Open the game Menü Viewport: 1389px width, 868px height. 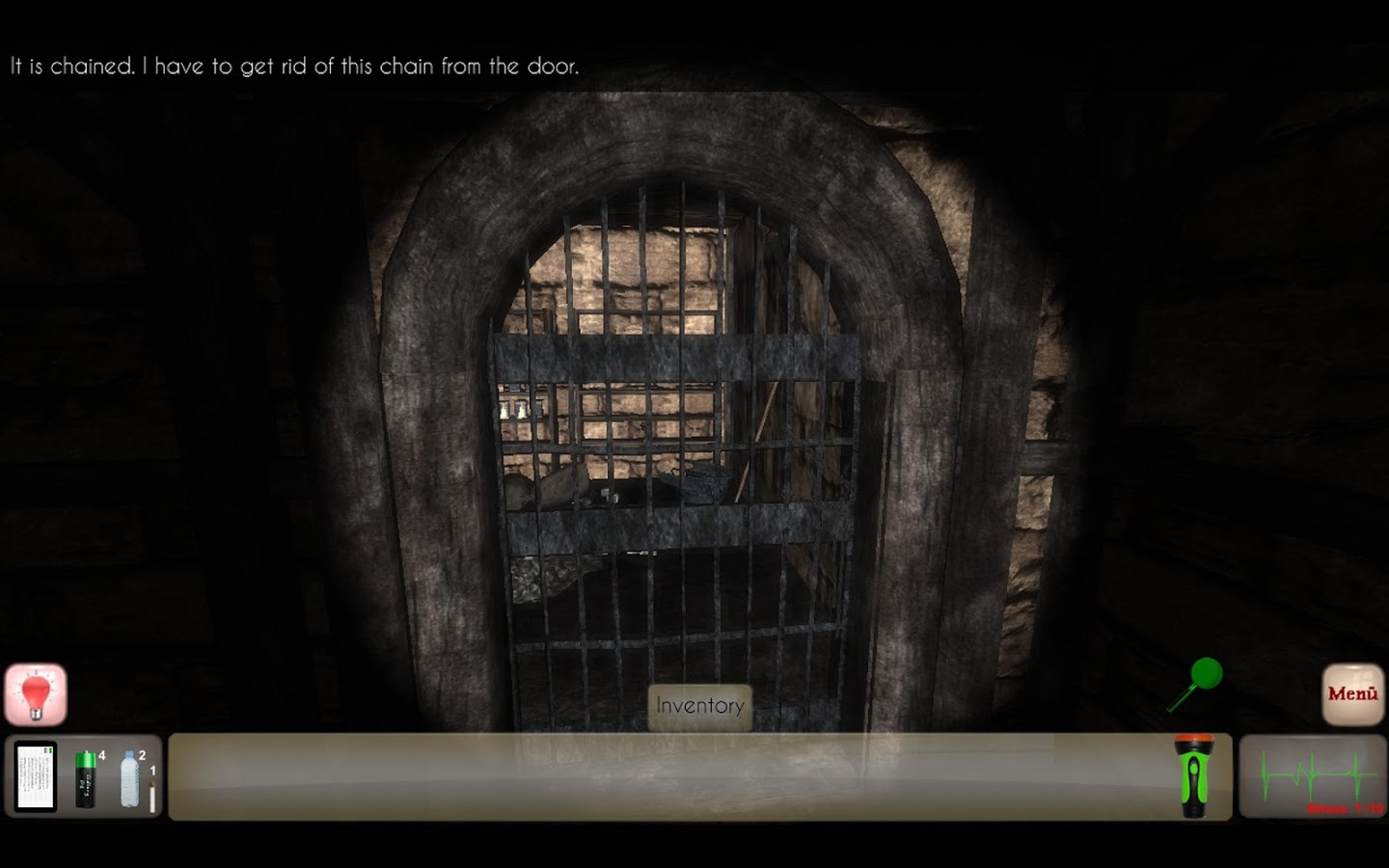(x=1352, y=691)
